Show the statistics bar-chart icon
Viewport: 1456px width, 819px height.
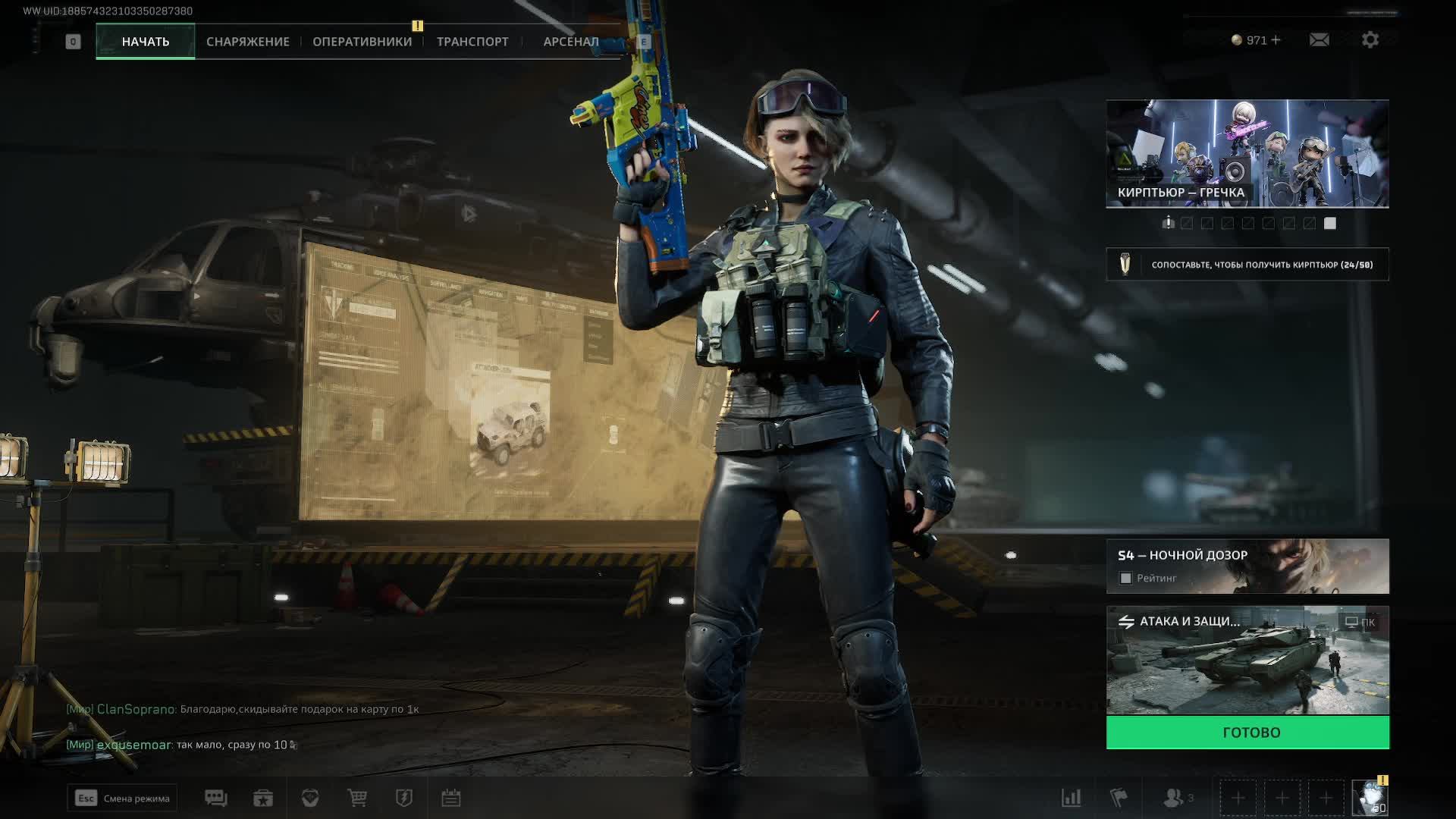click(x=1071, y=798)
